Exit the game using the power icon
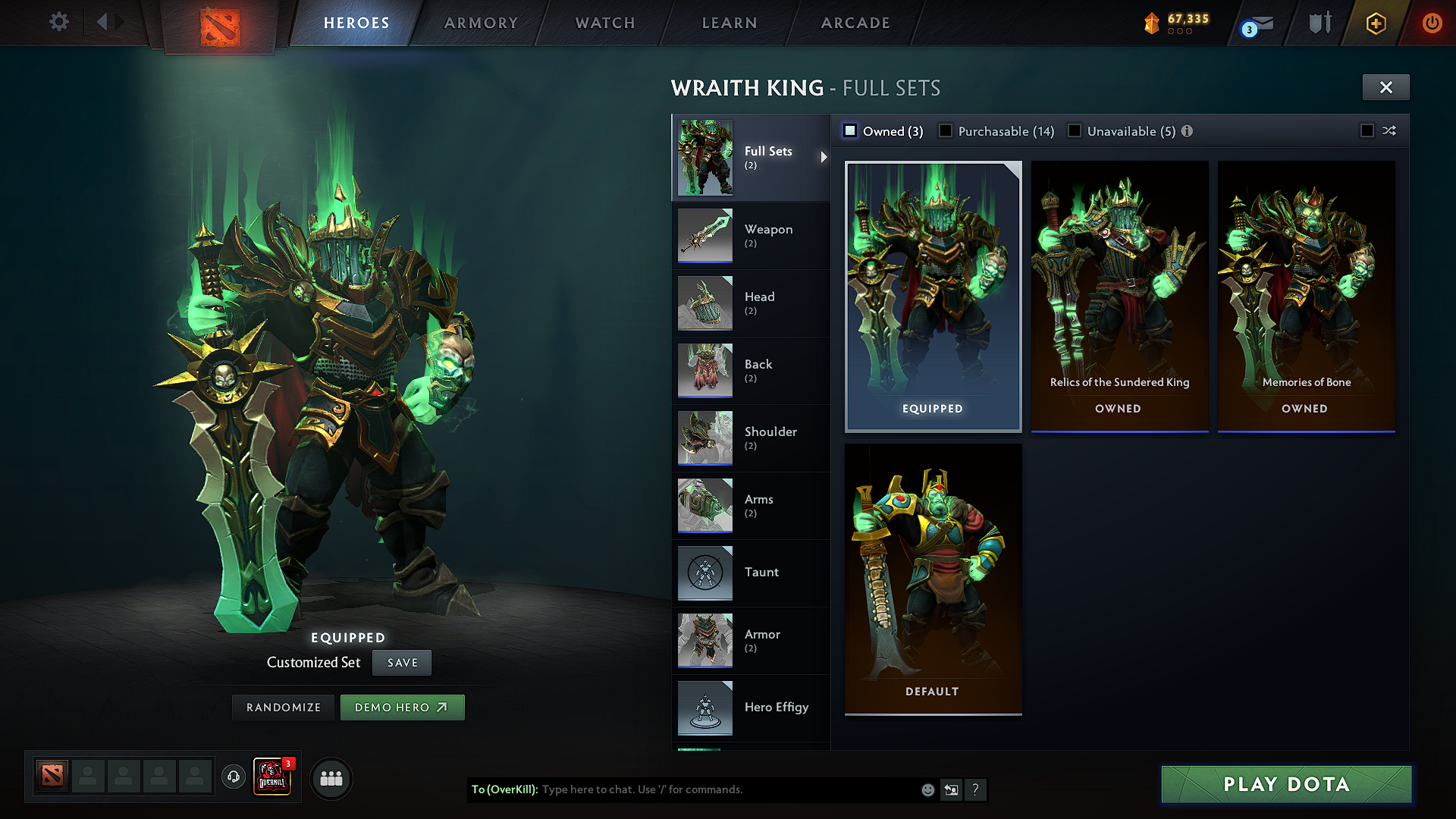Screen dimensions: 1456x819 click(1432, 24)
